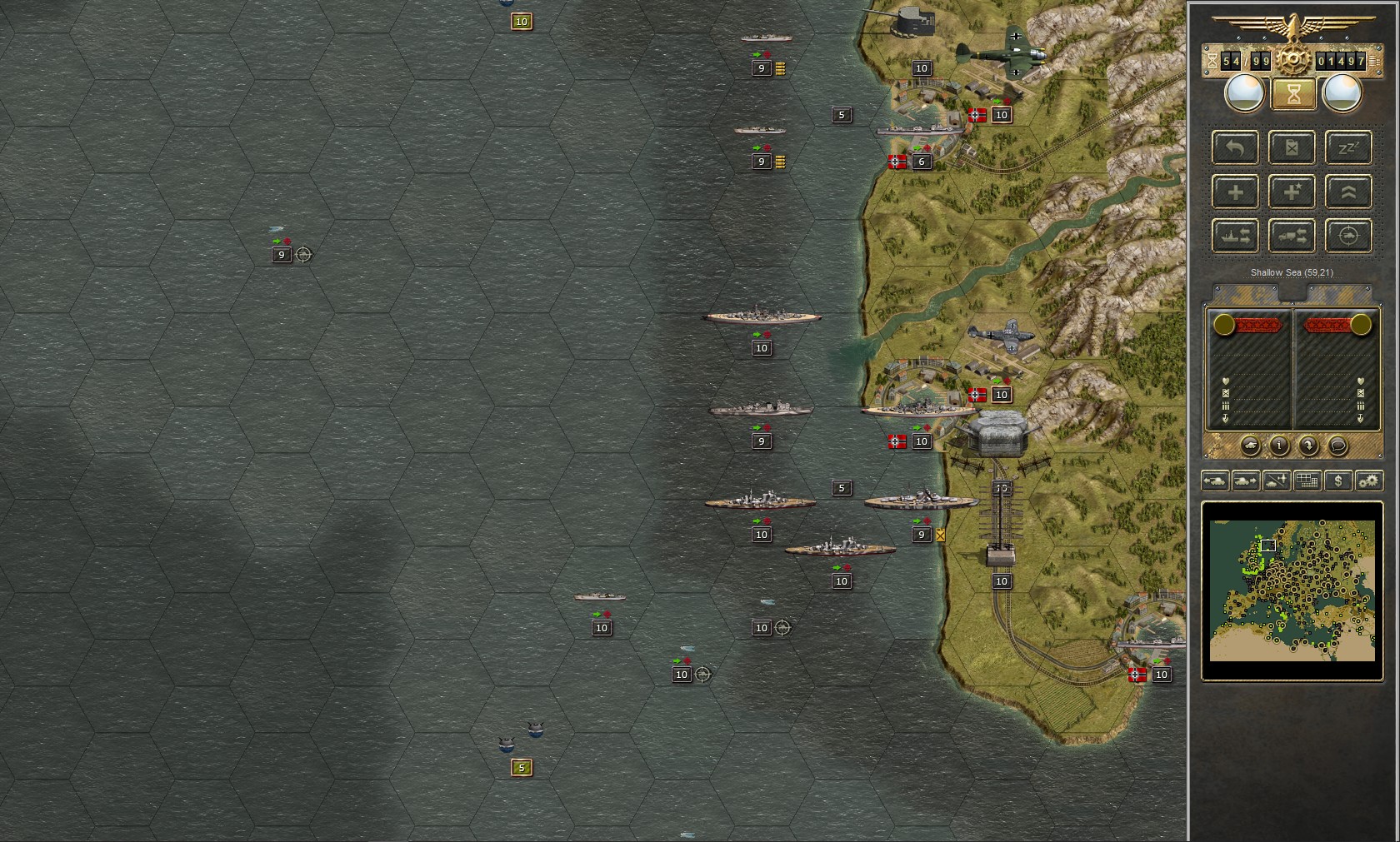Toggle sea transport embarkation

(x=1236, y=236)
